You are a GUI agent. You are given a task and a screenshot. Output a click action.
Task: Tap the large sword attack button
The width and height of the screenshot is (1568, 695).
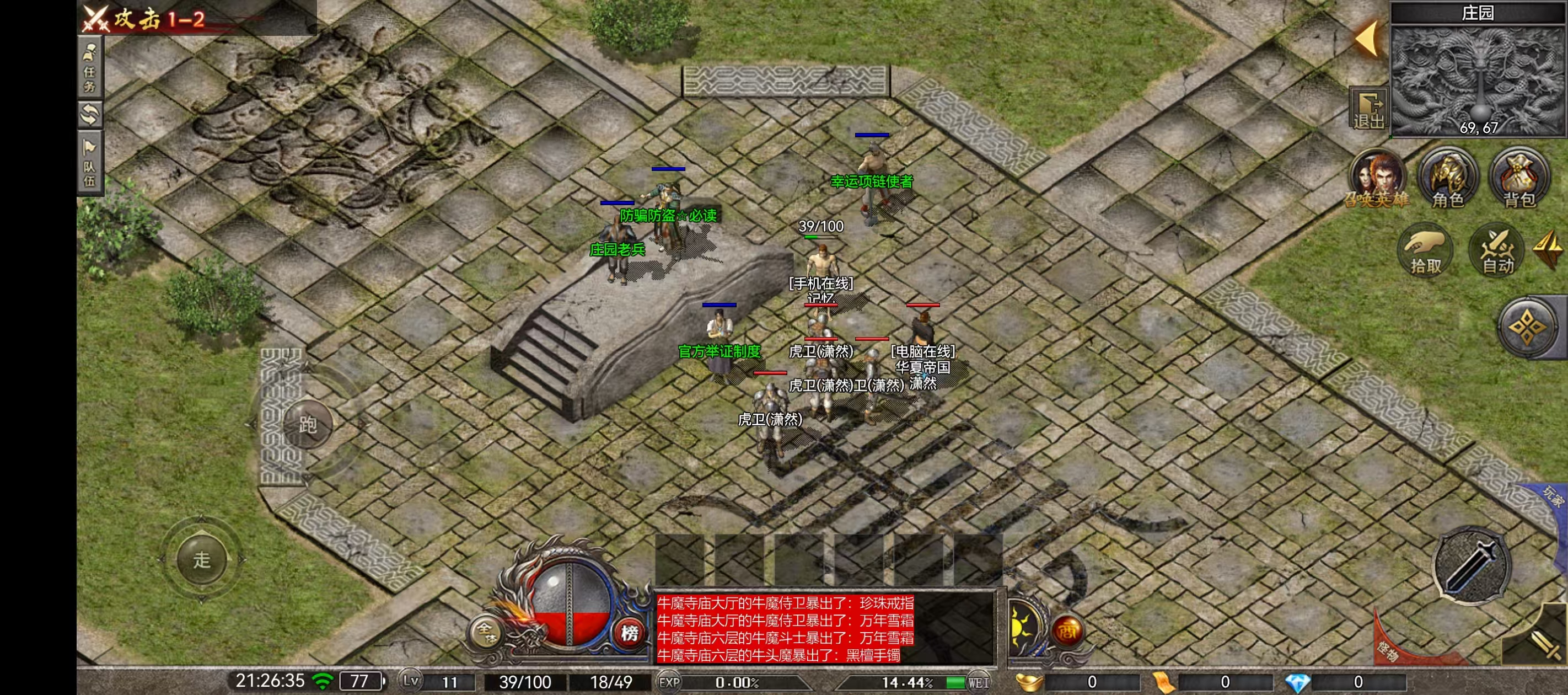1472,566
